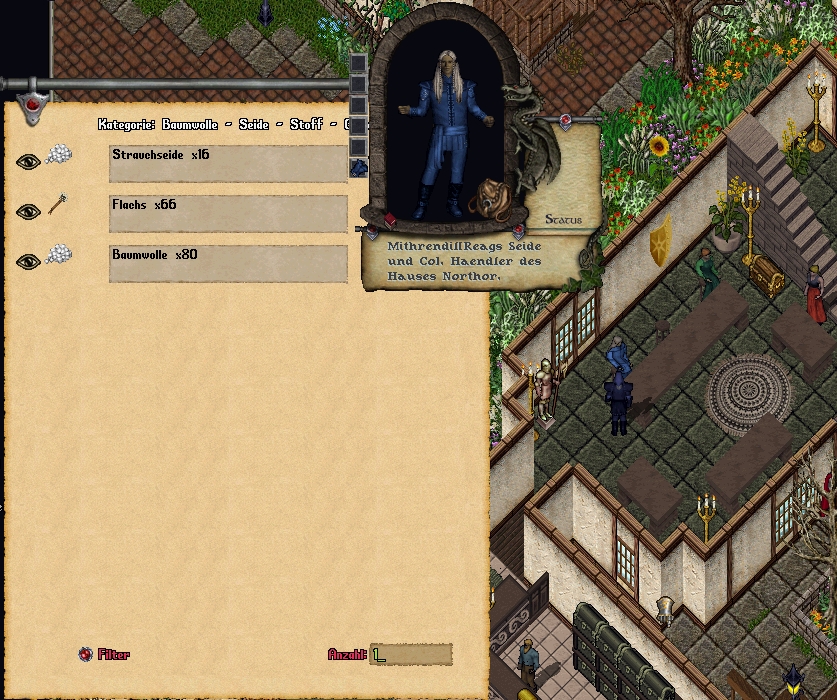Select the Flachs x66 entry
Image resolution: width=837 pixels, height=700 pixels.
(228, 213)
